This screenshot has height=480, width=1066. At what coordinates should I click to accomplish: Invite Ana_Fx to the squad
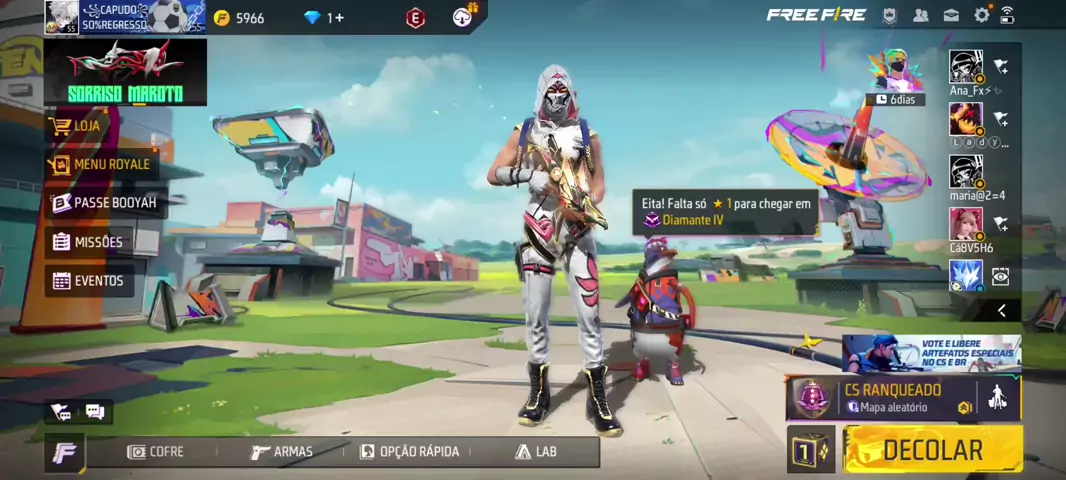tap(1000, 67)
